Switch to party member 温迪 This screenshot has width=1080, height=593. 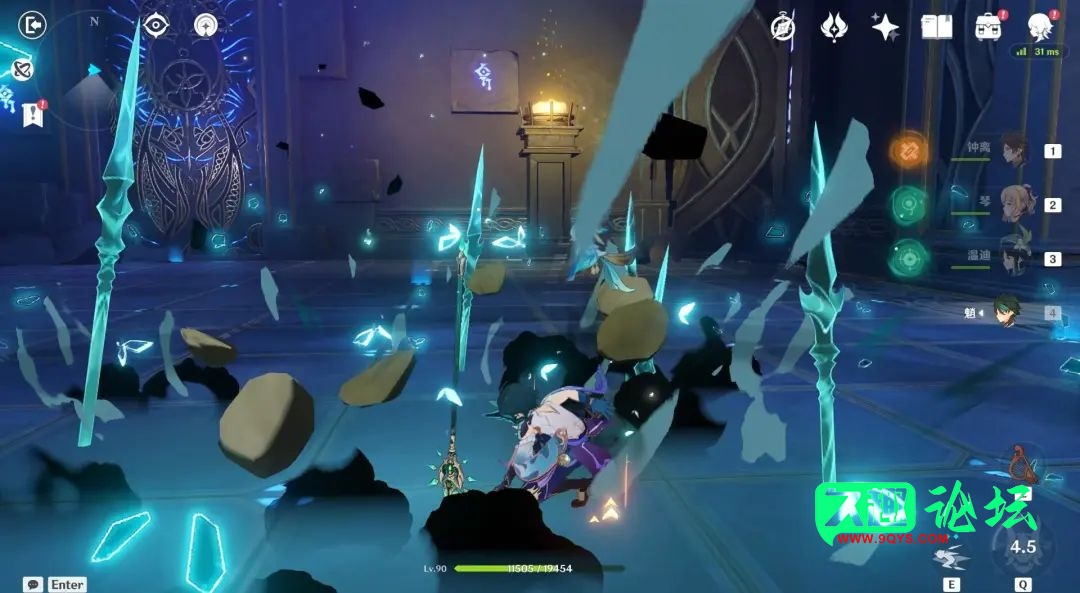tap(1012, 258)
